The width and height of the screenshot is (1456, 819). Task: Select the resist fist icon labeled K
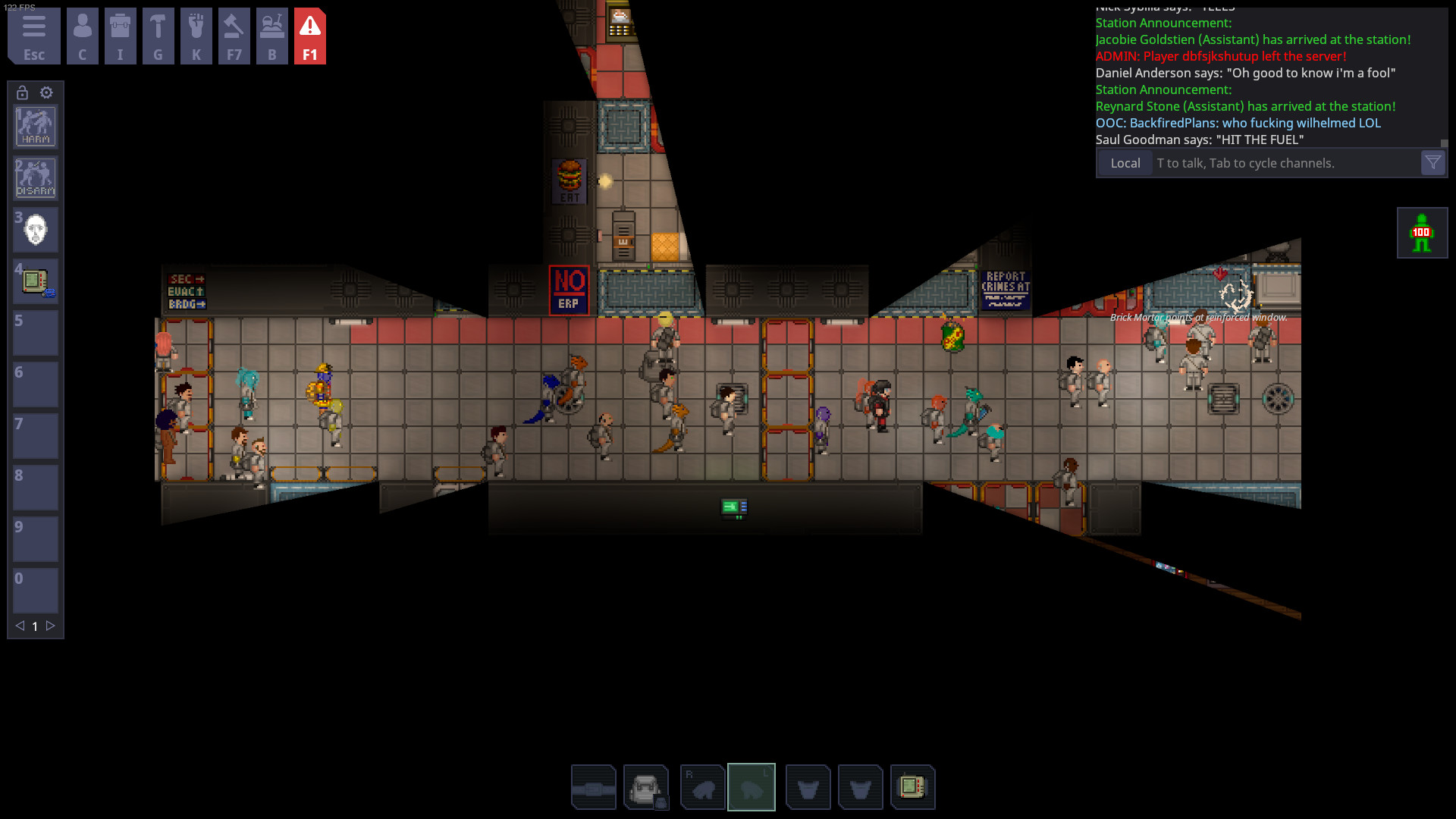[196, 36]
